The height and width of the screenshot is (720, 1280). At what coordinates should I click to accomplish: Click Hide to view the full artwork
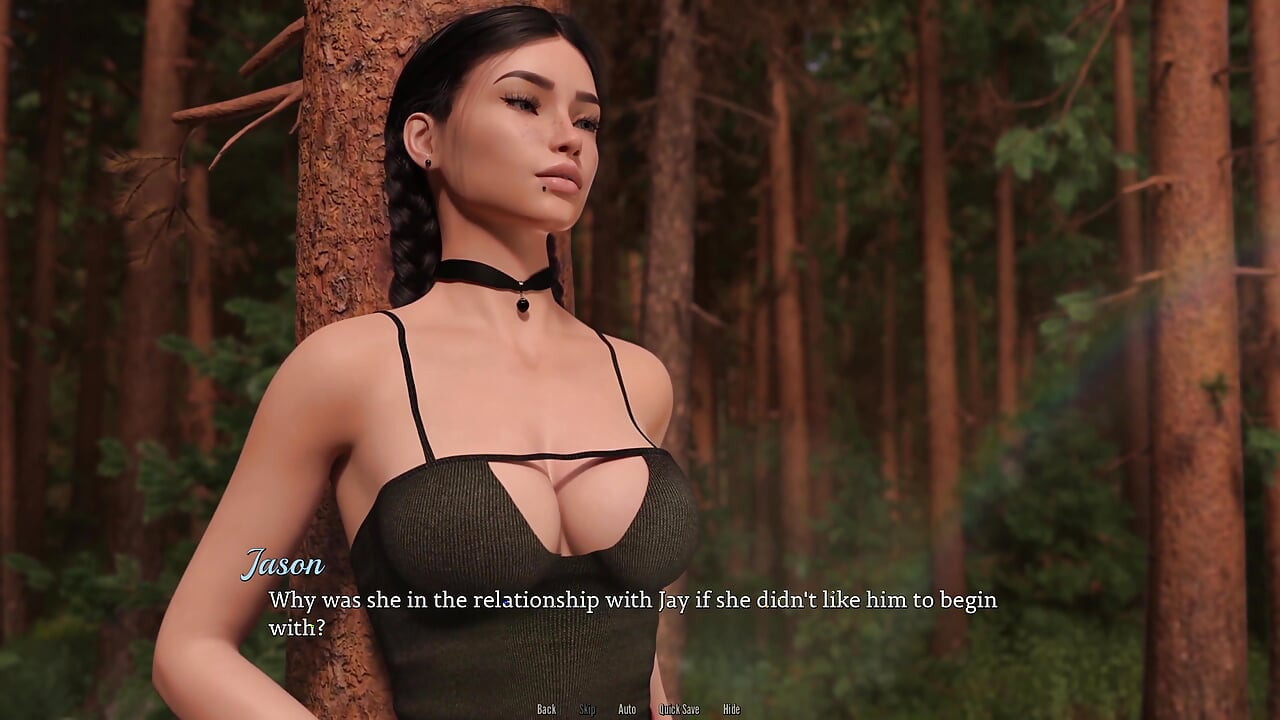click(x=731, y=709)
